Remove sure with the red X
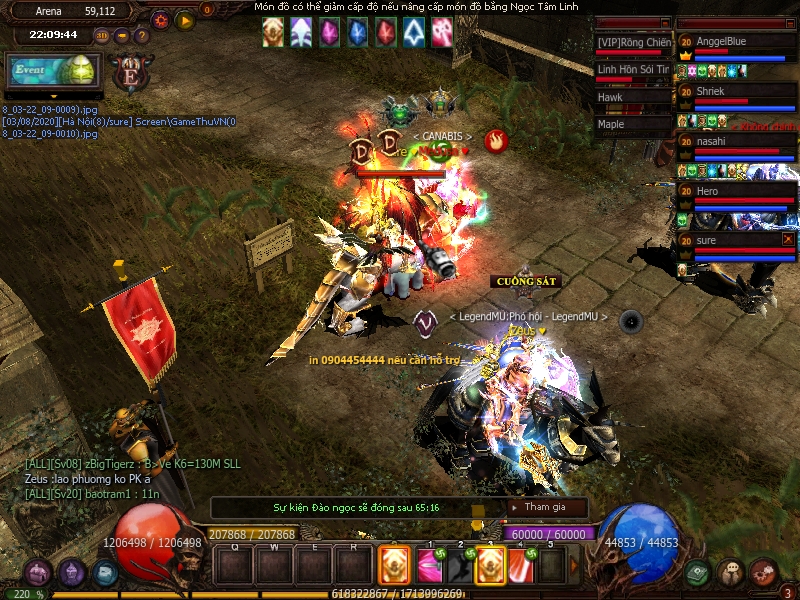The image size is (800, 600). [x=788, y=240]
